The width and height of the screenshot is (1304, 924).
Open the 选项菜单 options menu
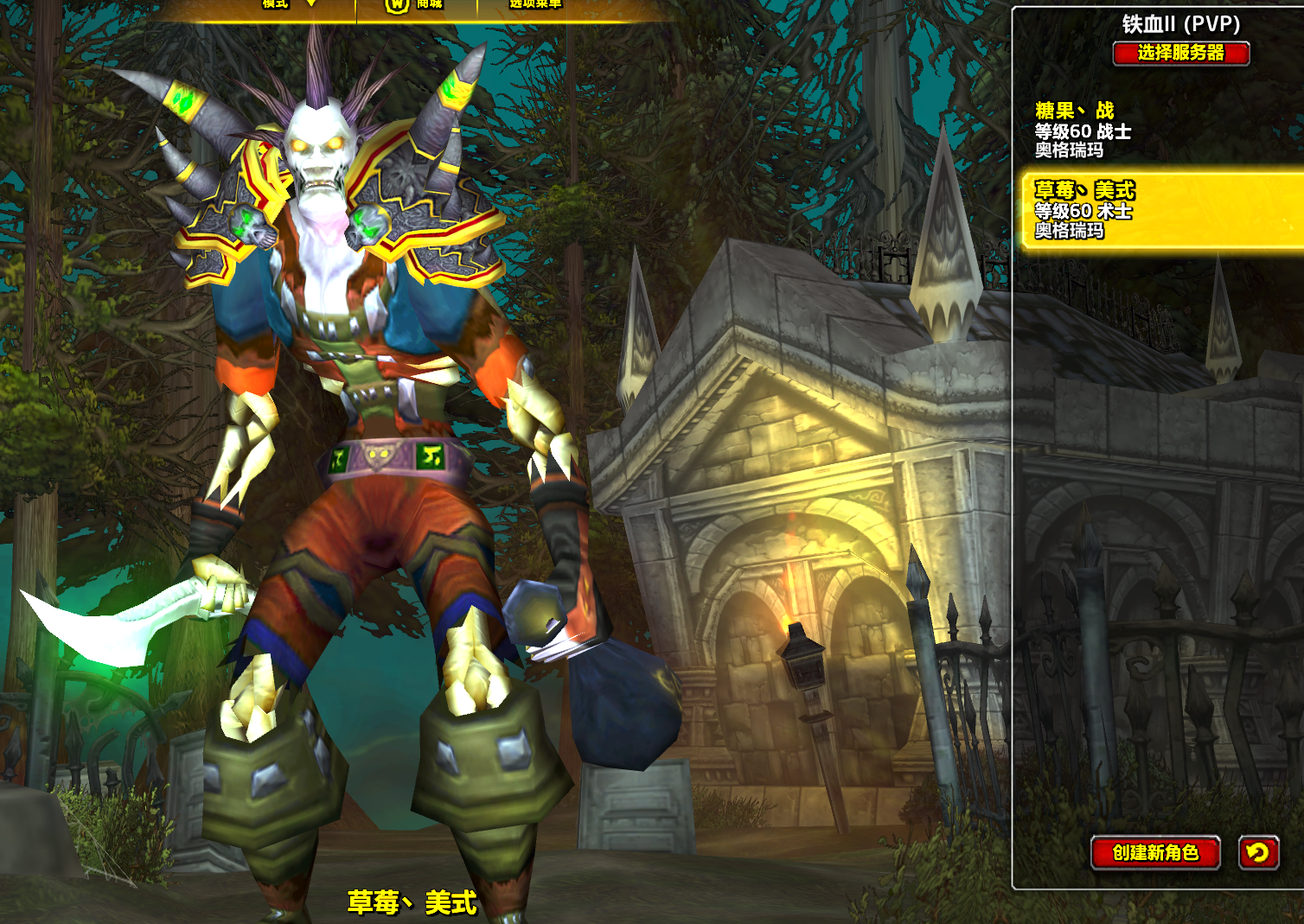(535, 4)
